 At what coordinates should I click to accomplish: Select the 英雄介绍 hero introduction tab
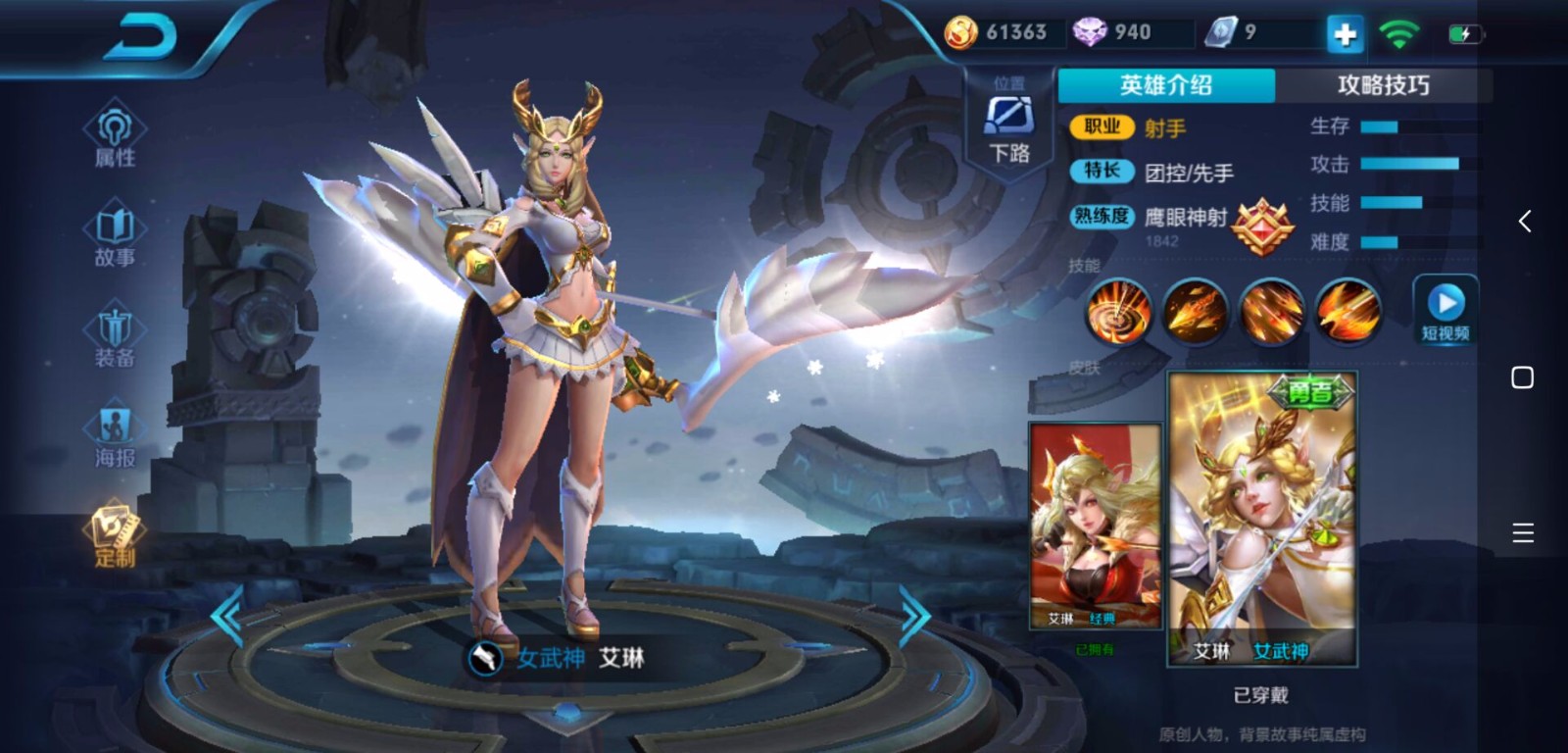[x=1164, y=86]
